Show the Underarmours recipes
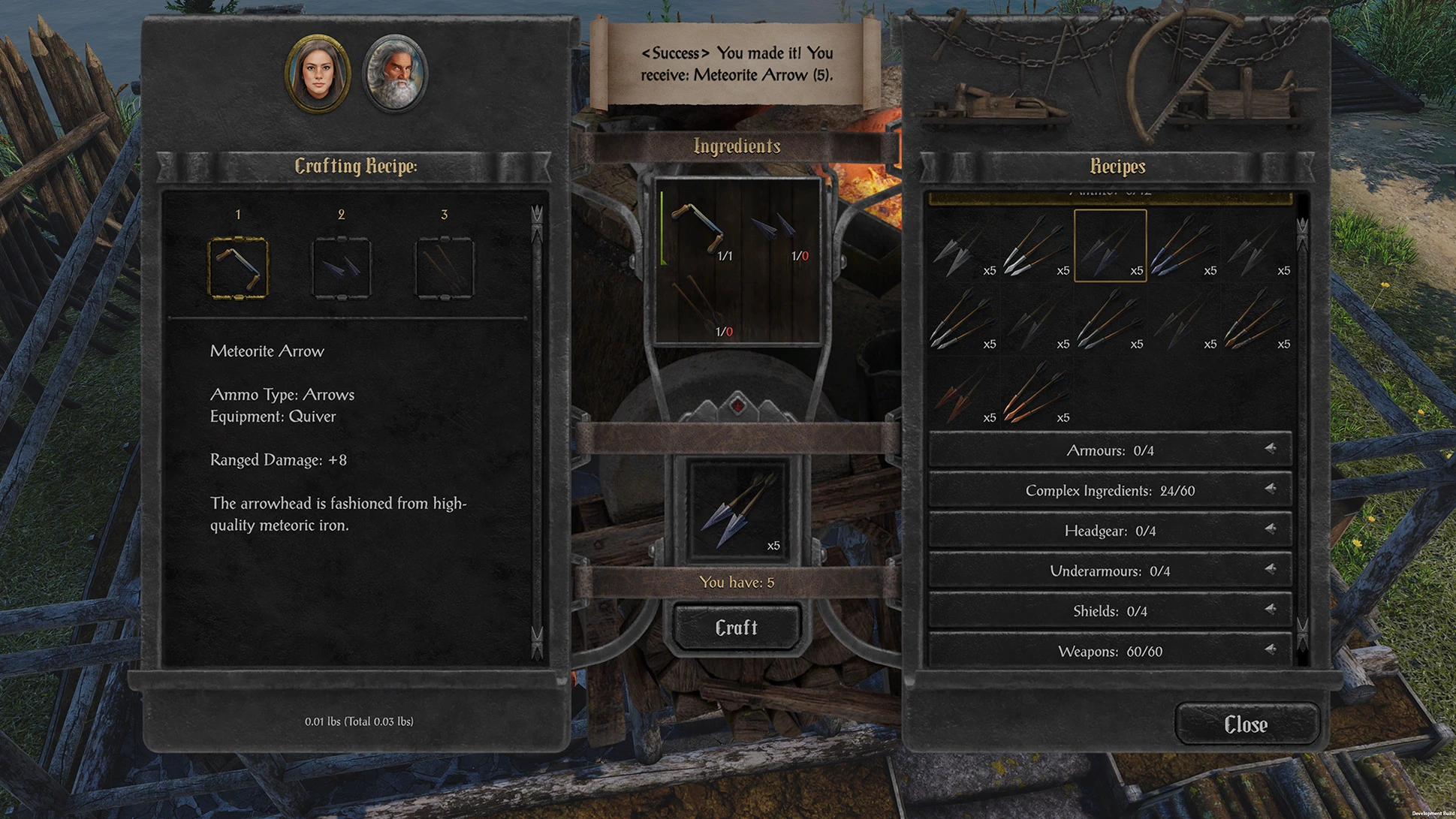Viewport: 1456px width, 819px height. (1110, 571)
